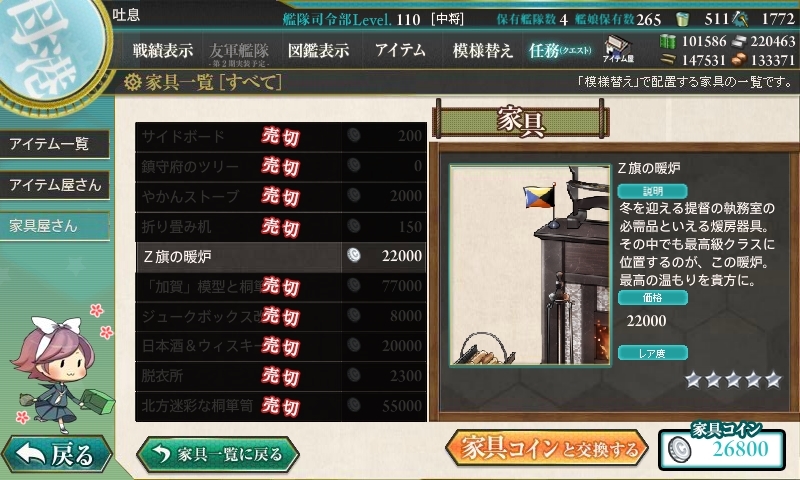Viewport: 800px width, 480px height.
Task: Select the 折り畳み机 furniture row
Action: [280, 227]
